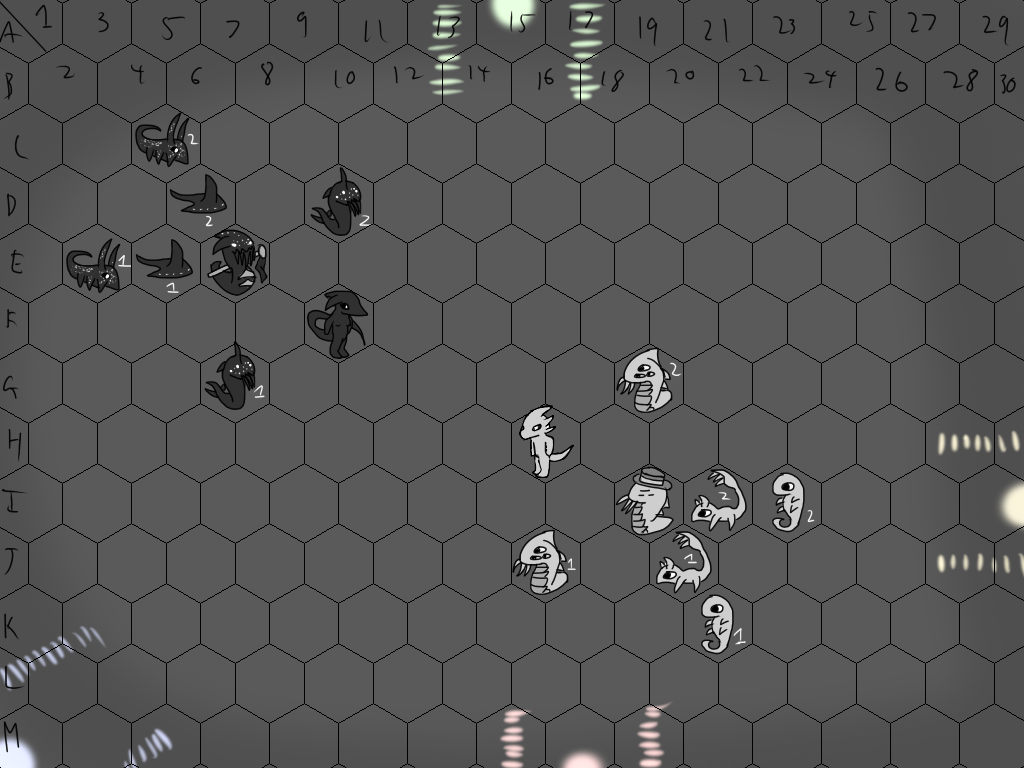Select the white curled-tail cat numbered 1
This screenshot has width=1024, height=768.
(683, 563)
